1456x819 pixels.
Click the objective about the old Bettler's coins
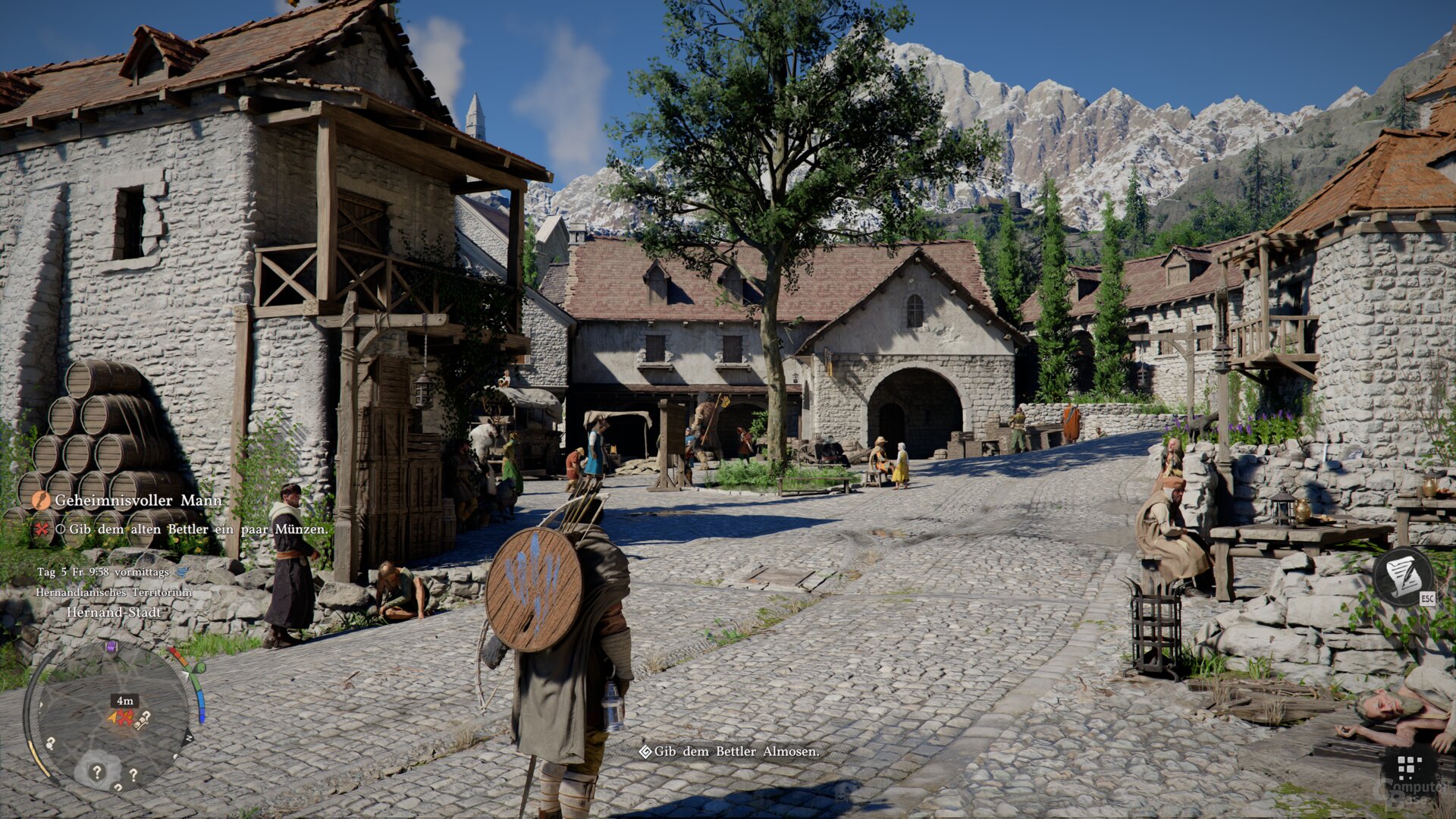199,529
